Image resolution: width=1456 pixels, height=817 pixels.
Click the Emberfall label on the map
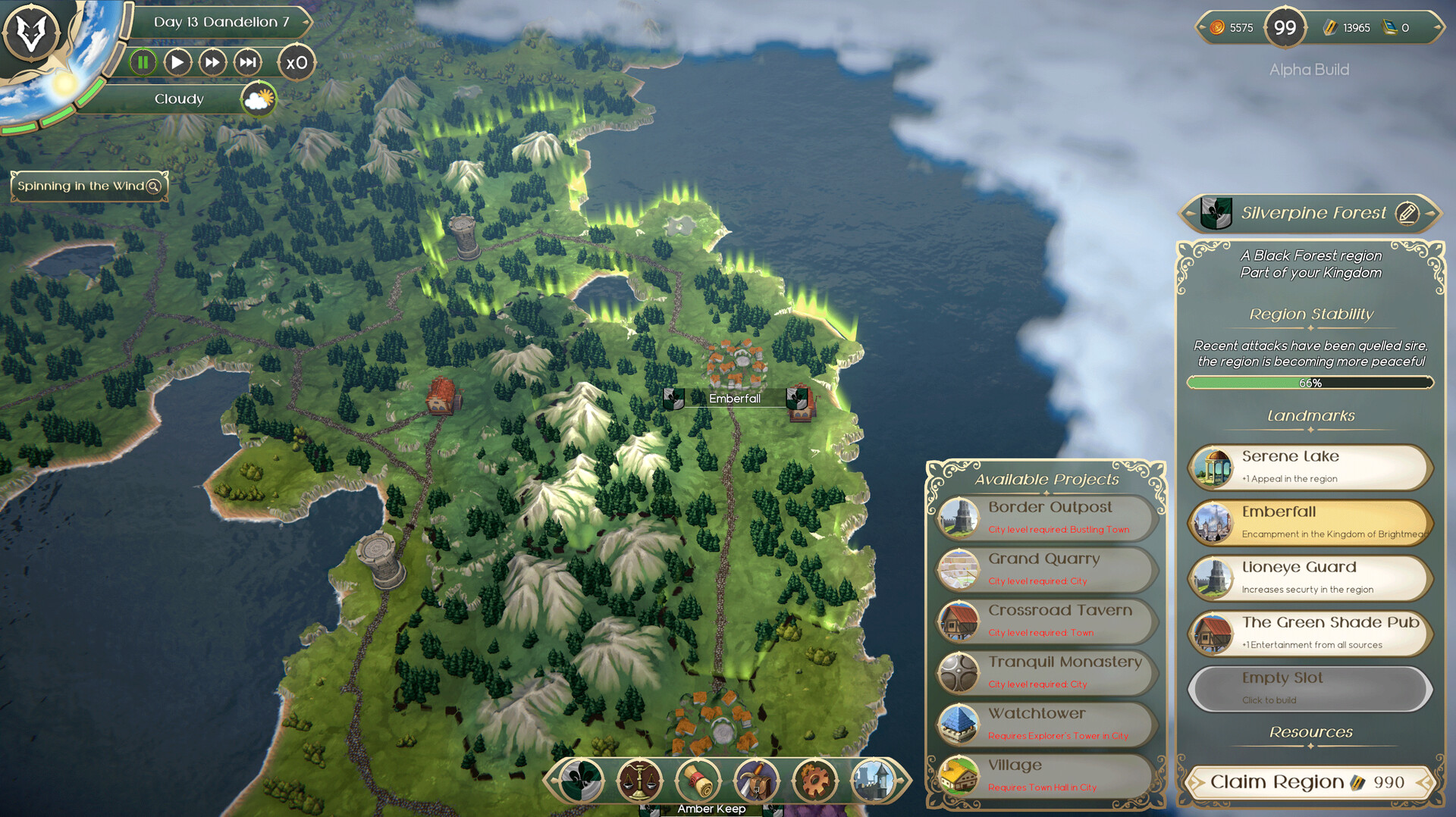[733, 397]
